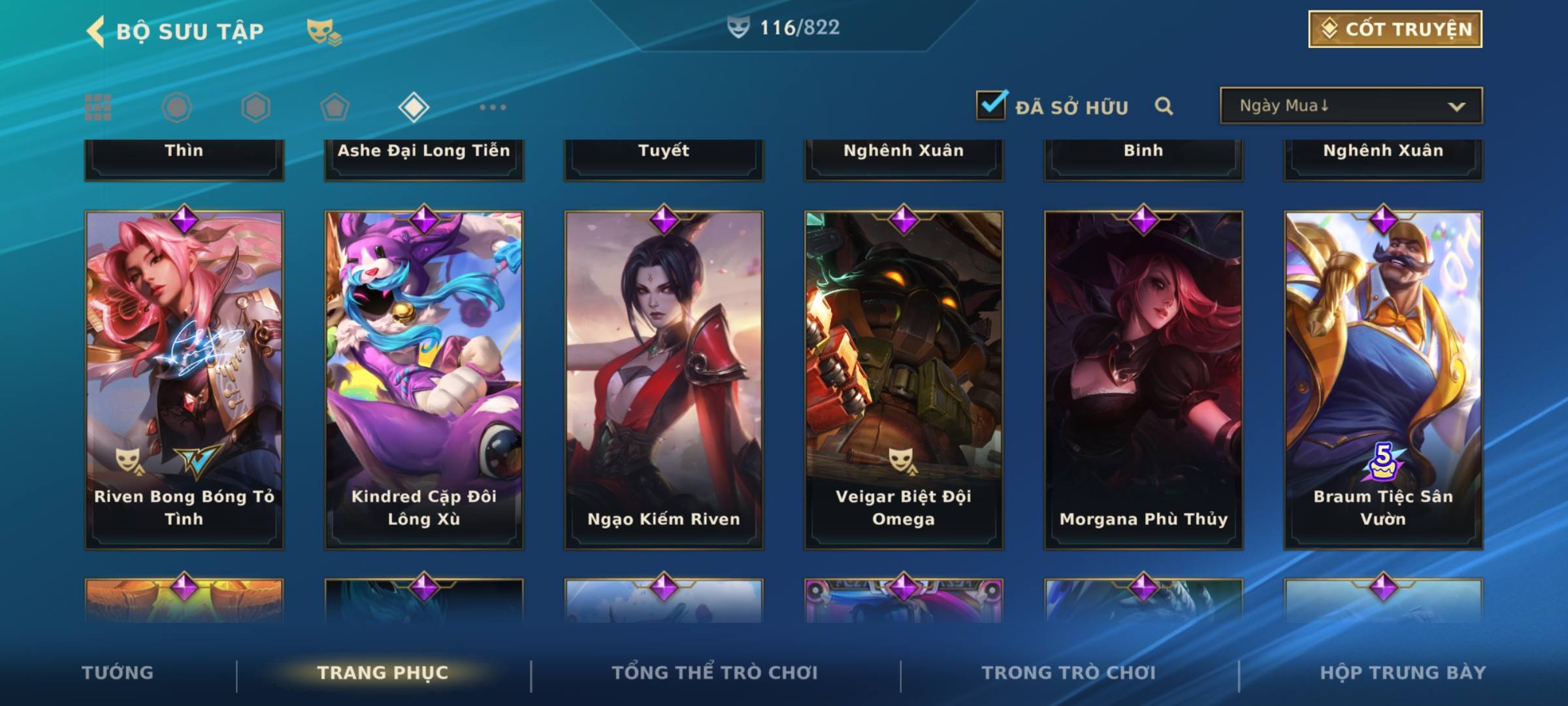Viewport: 1568px width, 706px height.
Task: Open Braum Tiệc Sân Vườn skin
Action: (1383, 379)
